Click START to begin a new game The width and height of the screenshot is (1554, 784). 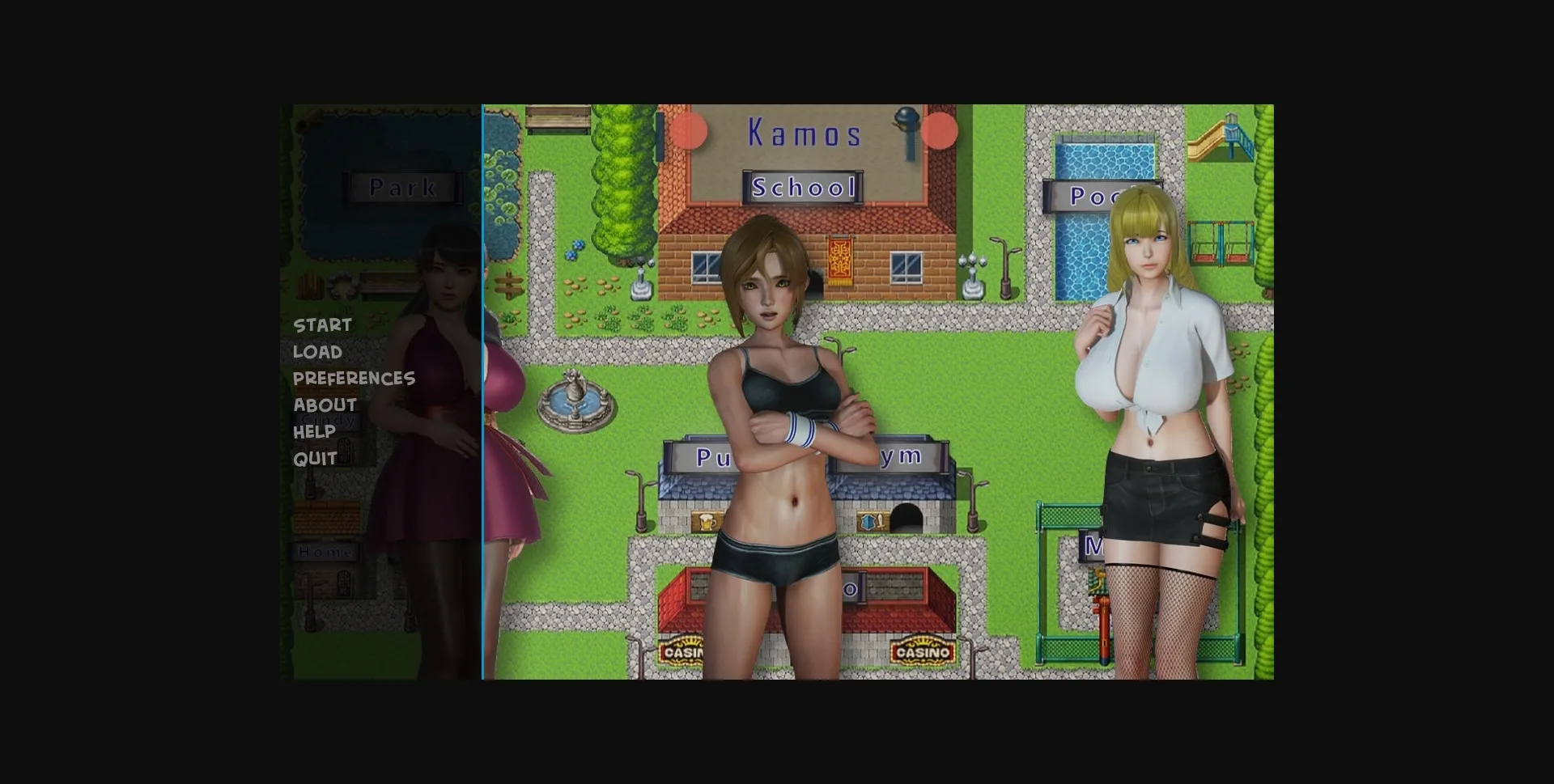[321, 324]
